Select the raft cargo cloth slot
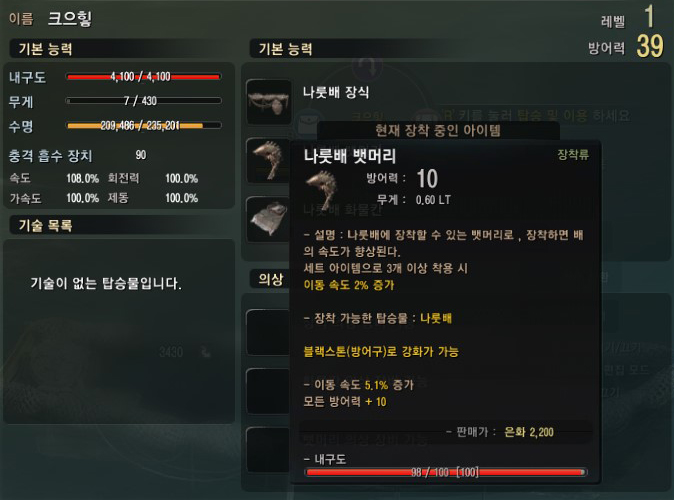Image resolution: width=674 pixels, height=500 pixels. tap(268, 218)
